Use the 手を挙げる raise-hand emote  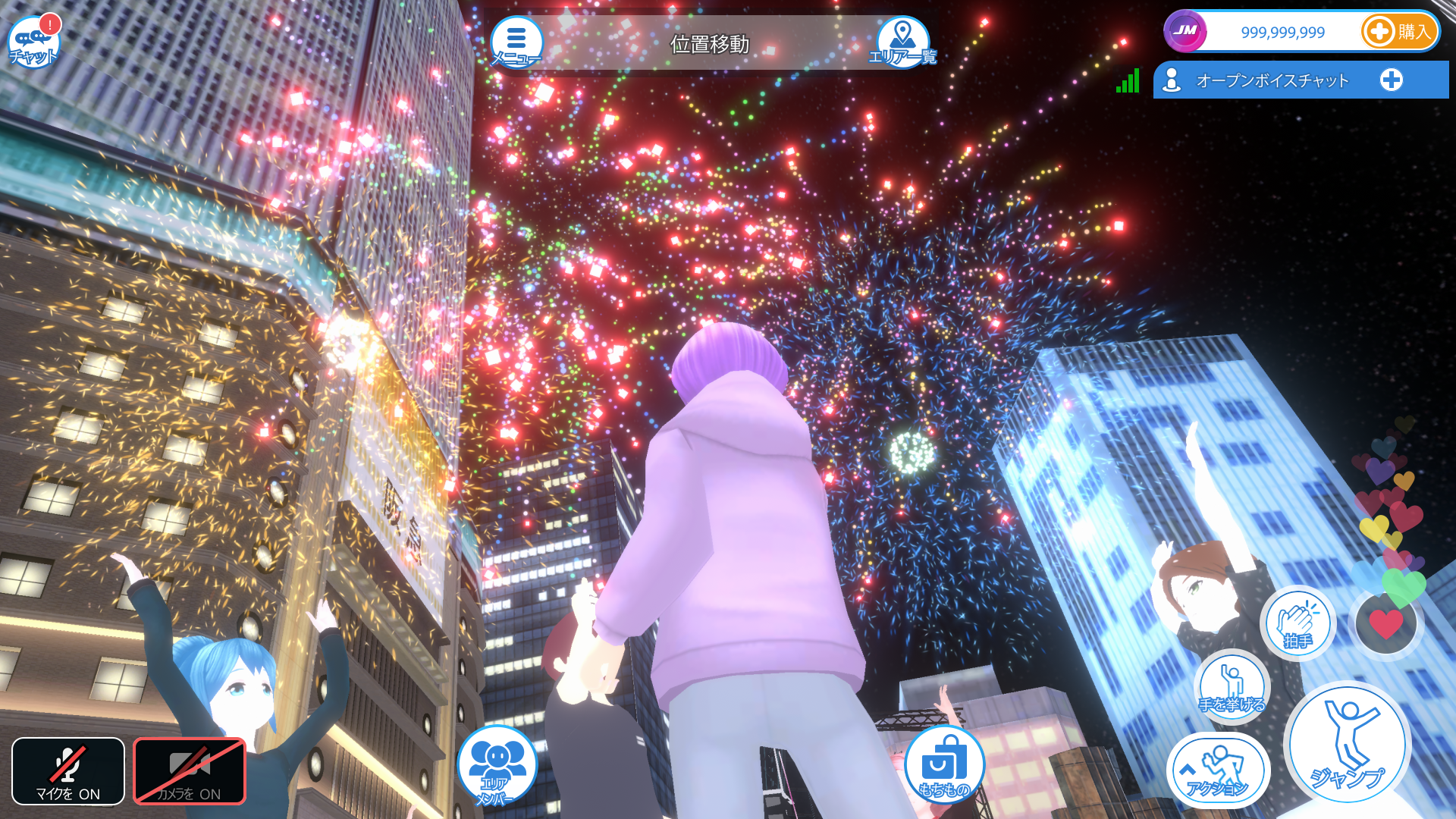pos(1232,686)
